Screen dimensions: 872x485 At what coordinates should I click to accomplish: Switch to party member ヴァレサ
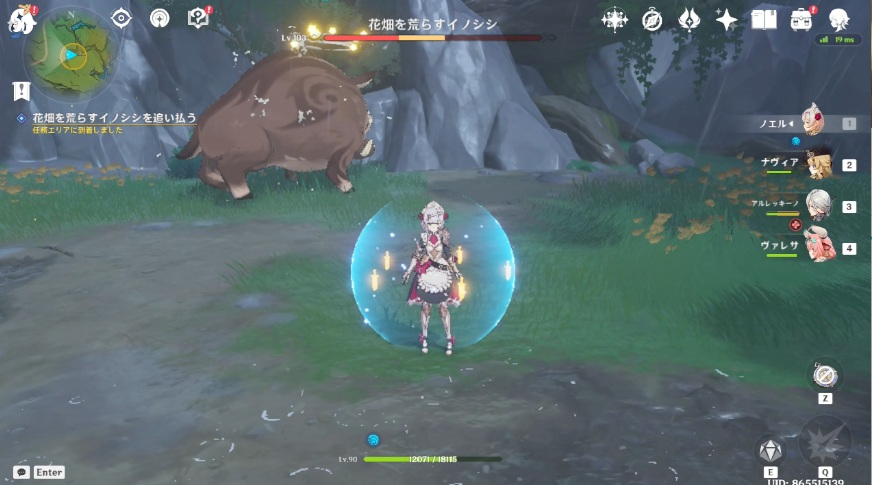click(x=818, y=247)
